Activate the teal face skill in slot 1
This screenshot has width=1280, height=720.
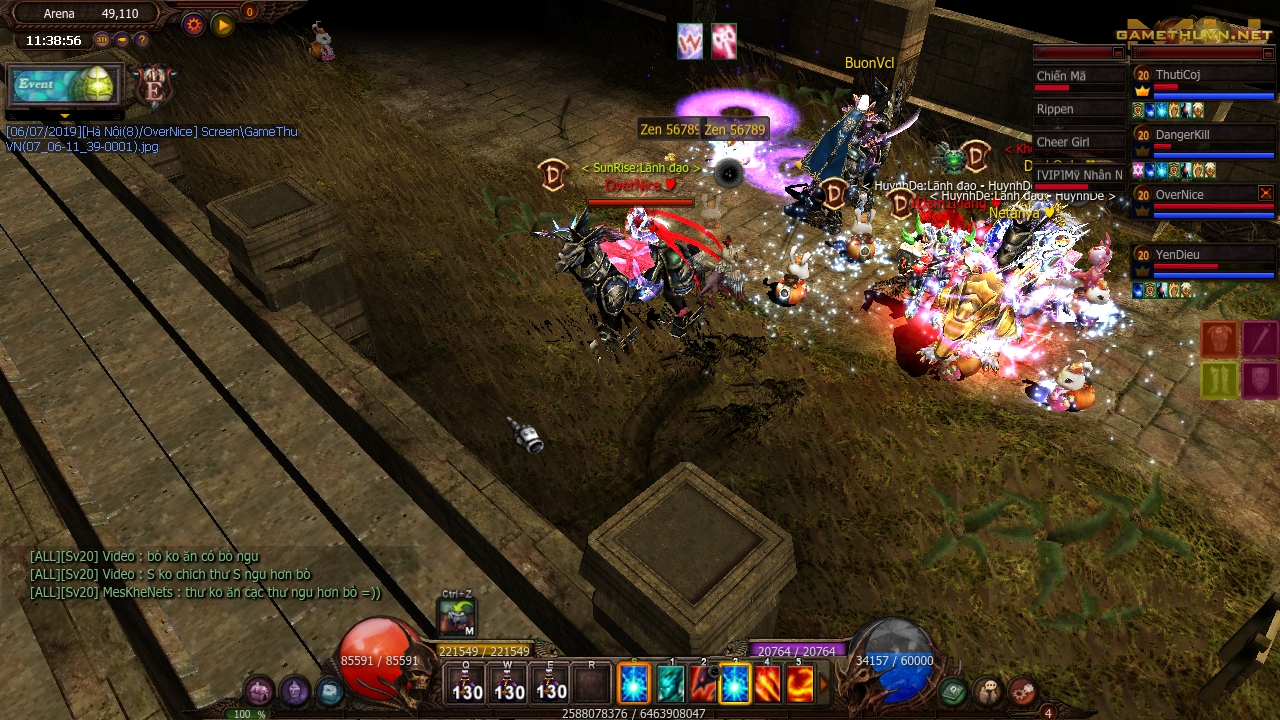[x=669, y=685]
